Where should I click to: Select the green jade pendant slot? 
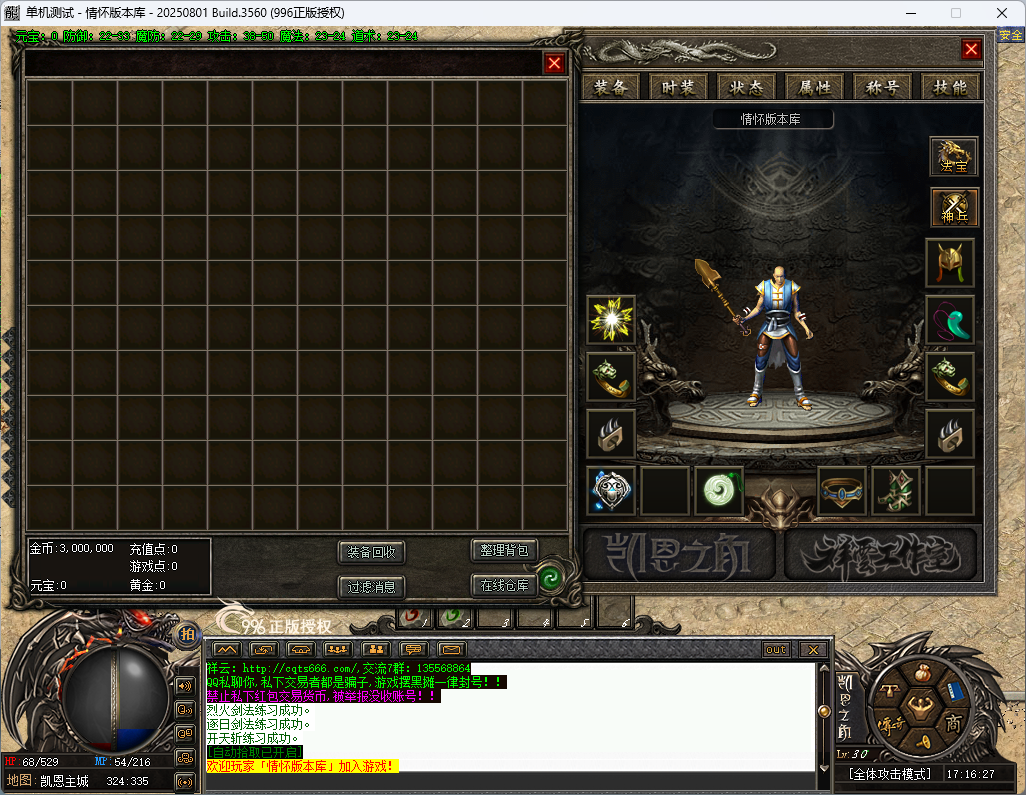(x=719, y=490)
